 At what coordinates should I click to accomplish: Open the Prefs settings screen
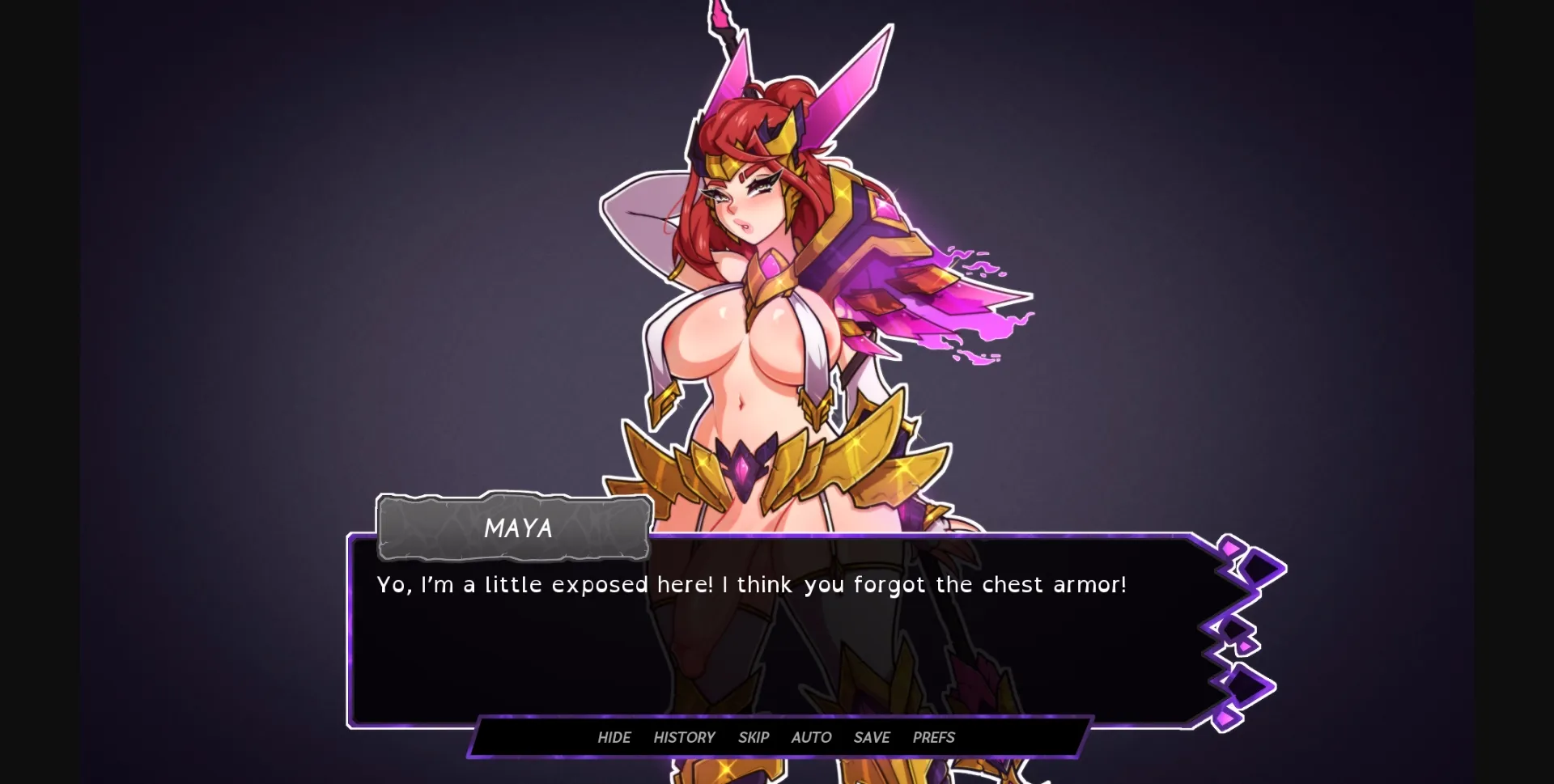click(933, 737)
